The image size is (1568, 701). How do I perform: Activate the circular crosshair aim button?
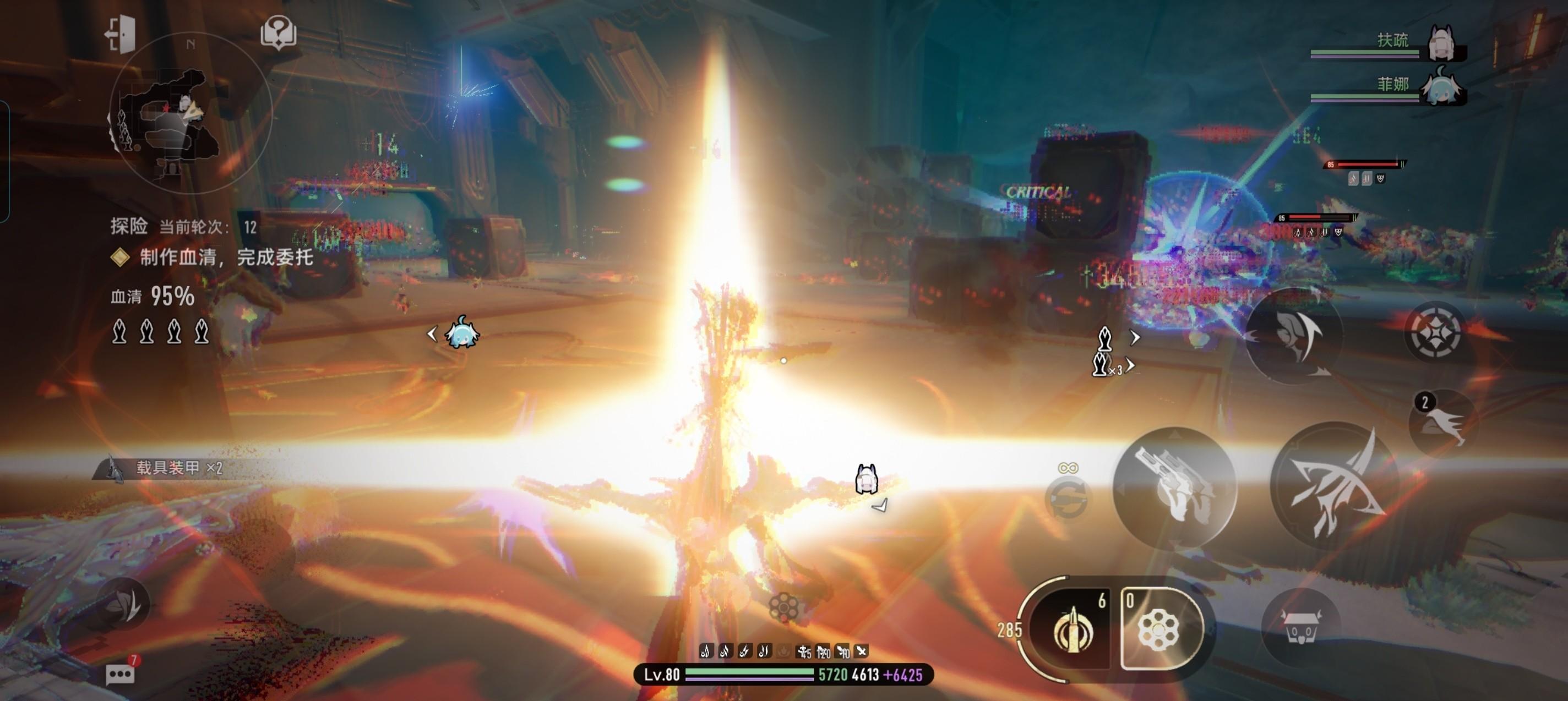[x=1435, y=332]
